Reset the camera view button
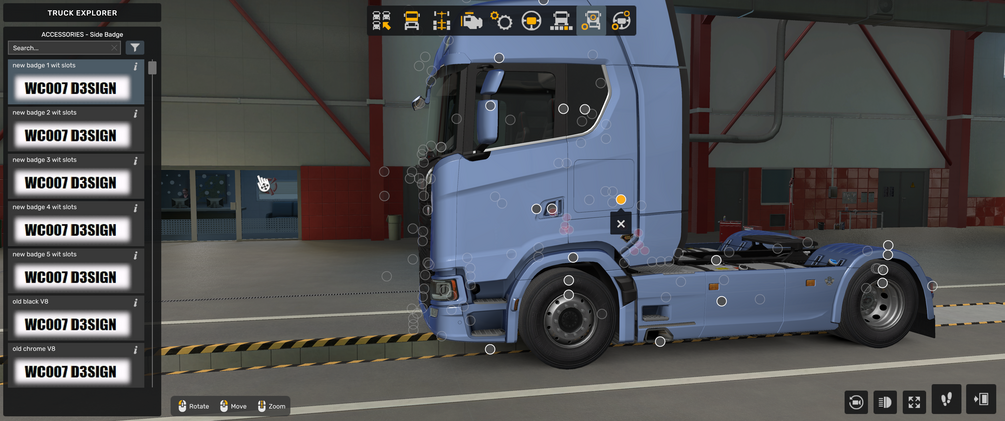1005x421 pixels. 856,402
